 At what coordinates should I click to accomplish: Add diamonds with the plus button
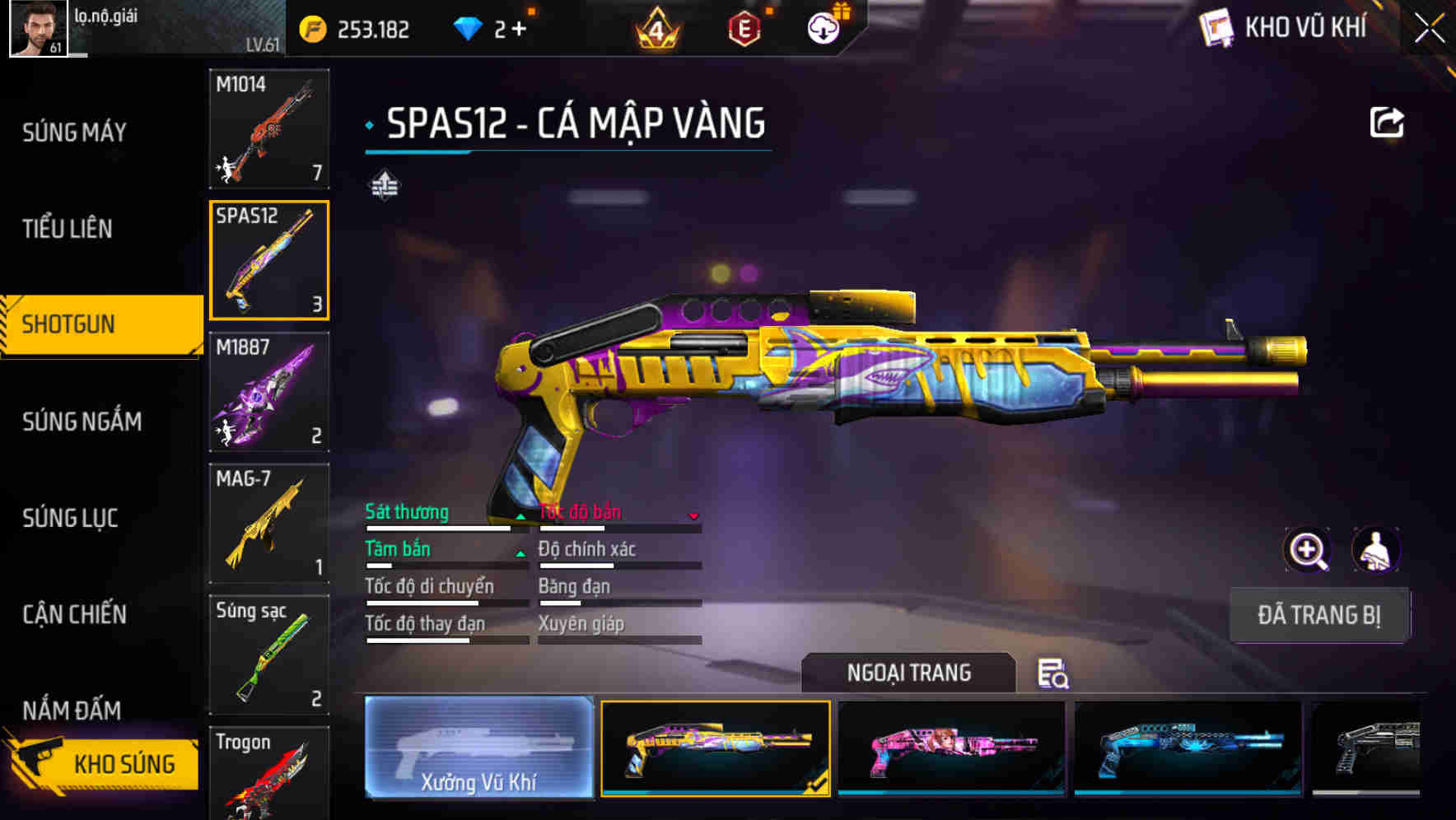(x=519, y=30)
